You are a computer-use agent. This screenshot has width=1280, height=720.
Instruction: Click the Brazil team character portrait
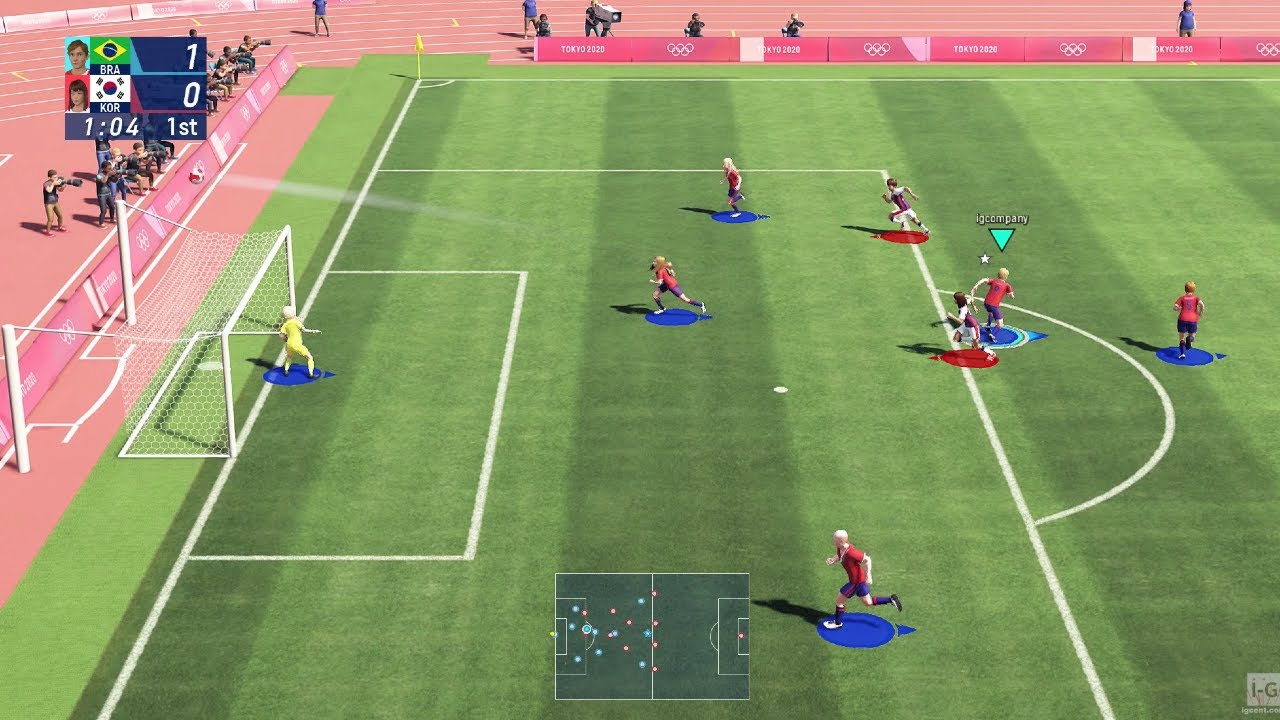pyautogui.click(x=77, y=54)
